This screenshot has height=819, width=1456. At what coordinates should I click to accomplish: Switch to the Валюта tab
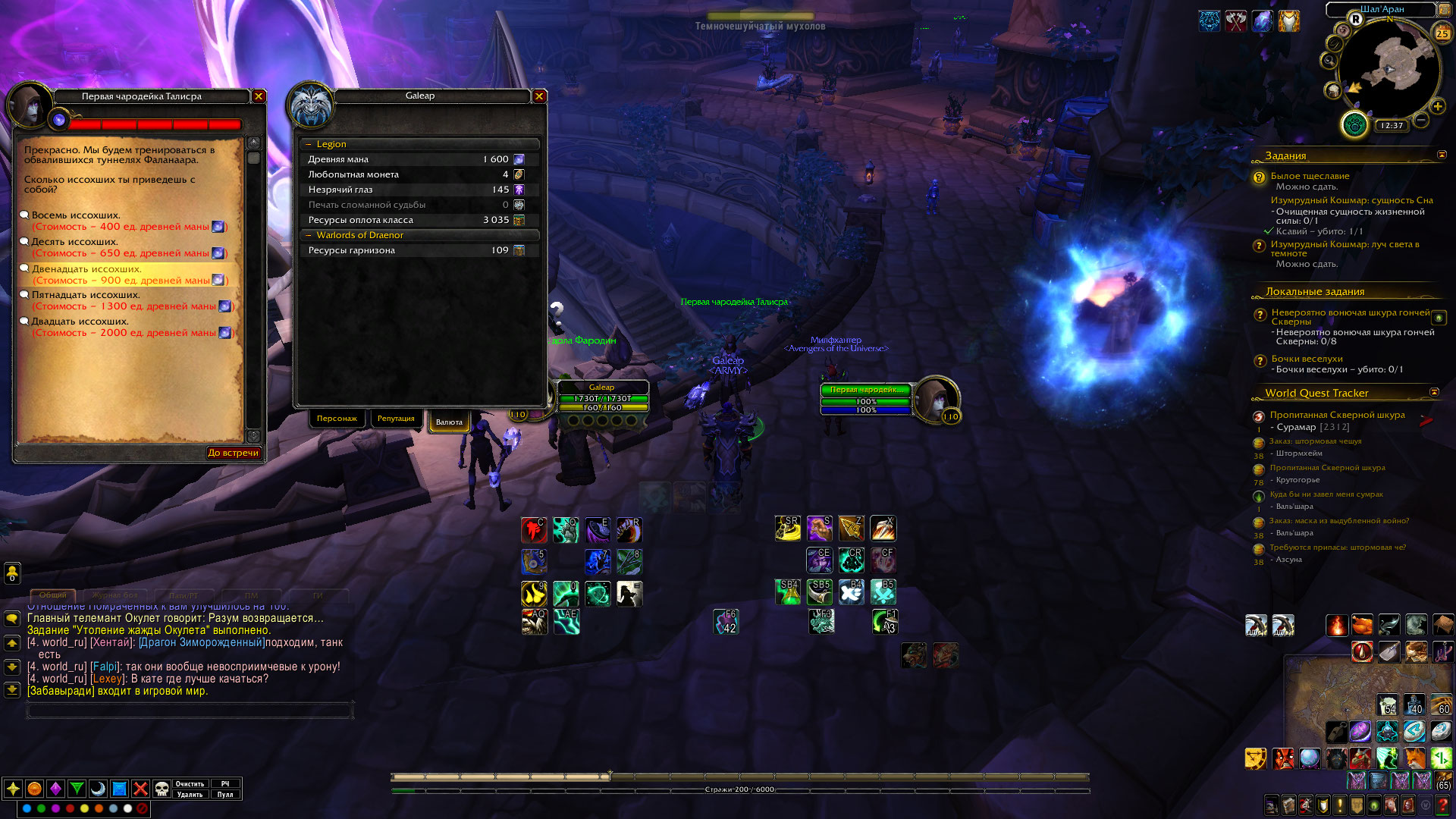[449, 422]
